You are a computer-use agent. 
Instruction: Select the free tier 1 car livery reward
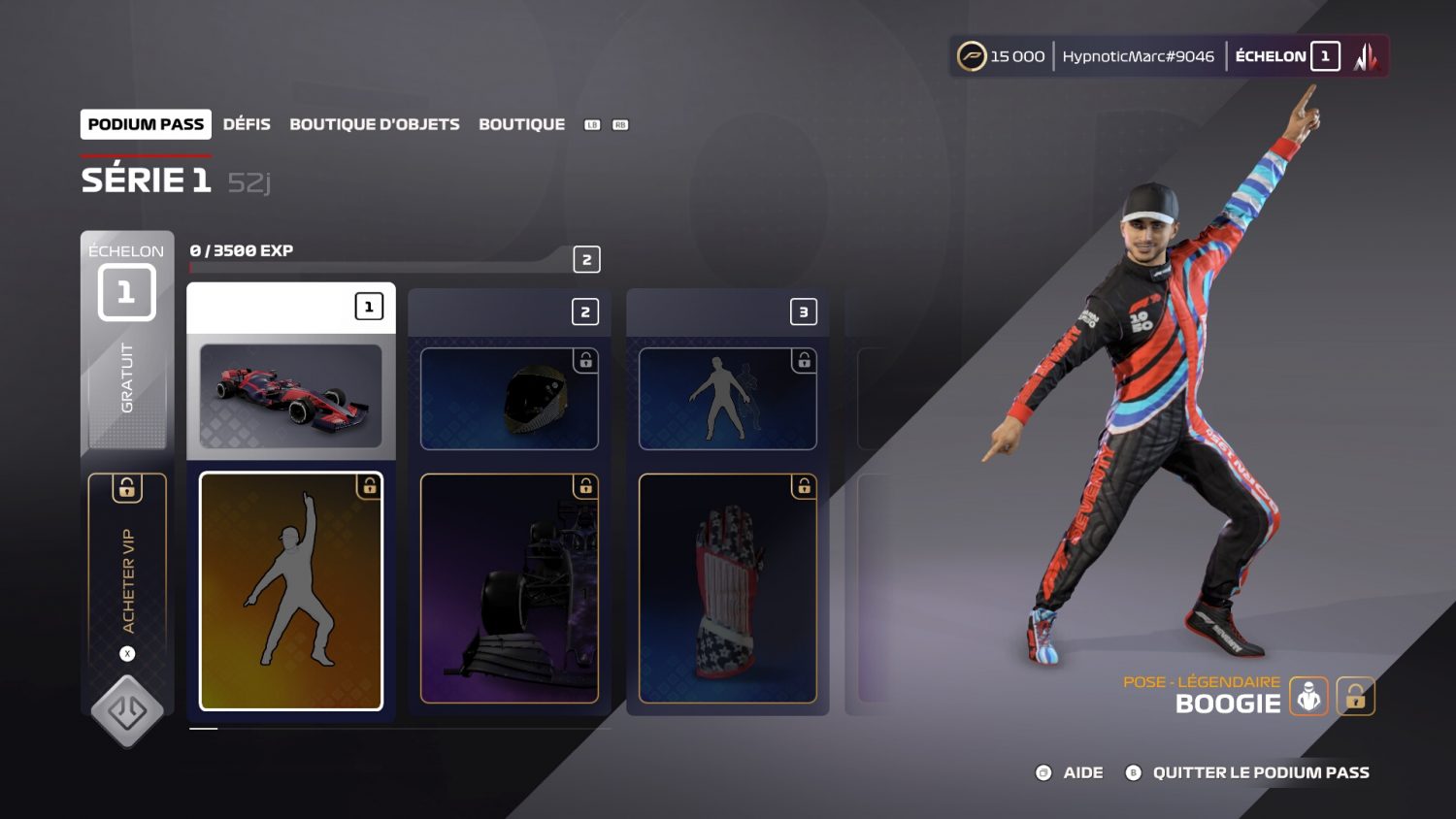click(291, 396)
